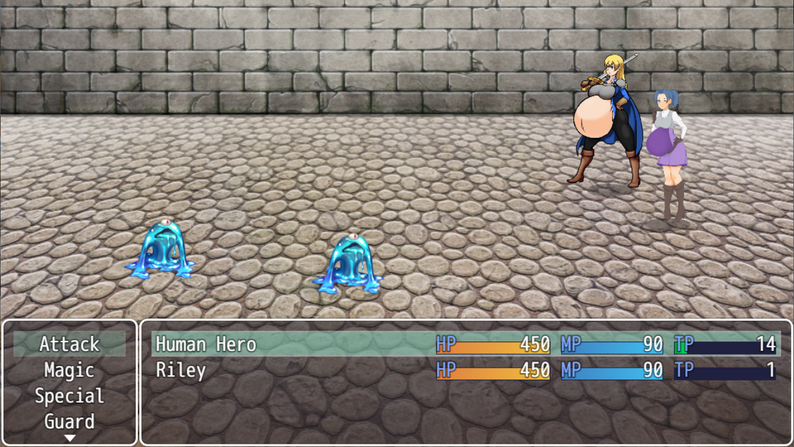Viewport: 794px width, 447px height.
Task: Choose the Attack command
Action: (x=69, y=344)
